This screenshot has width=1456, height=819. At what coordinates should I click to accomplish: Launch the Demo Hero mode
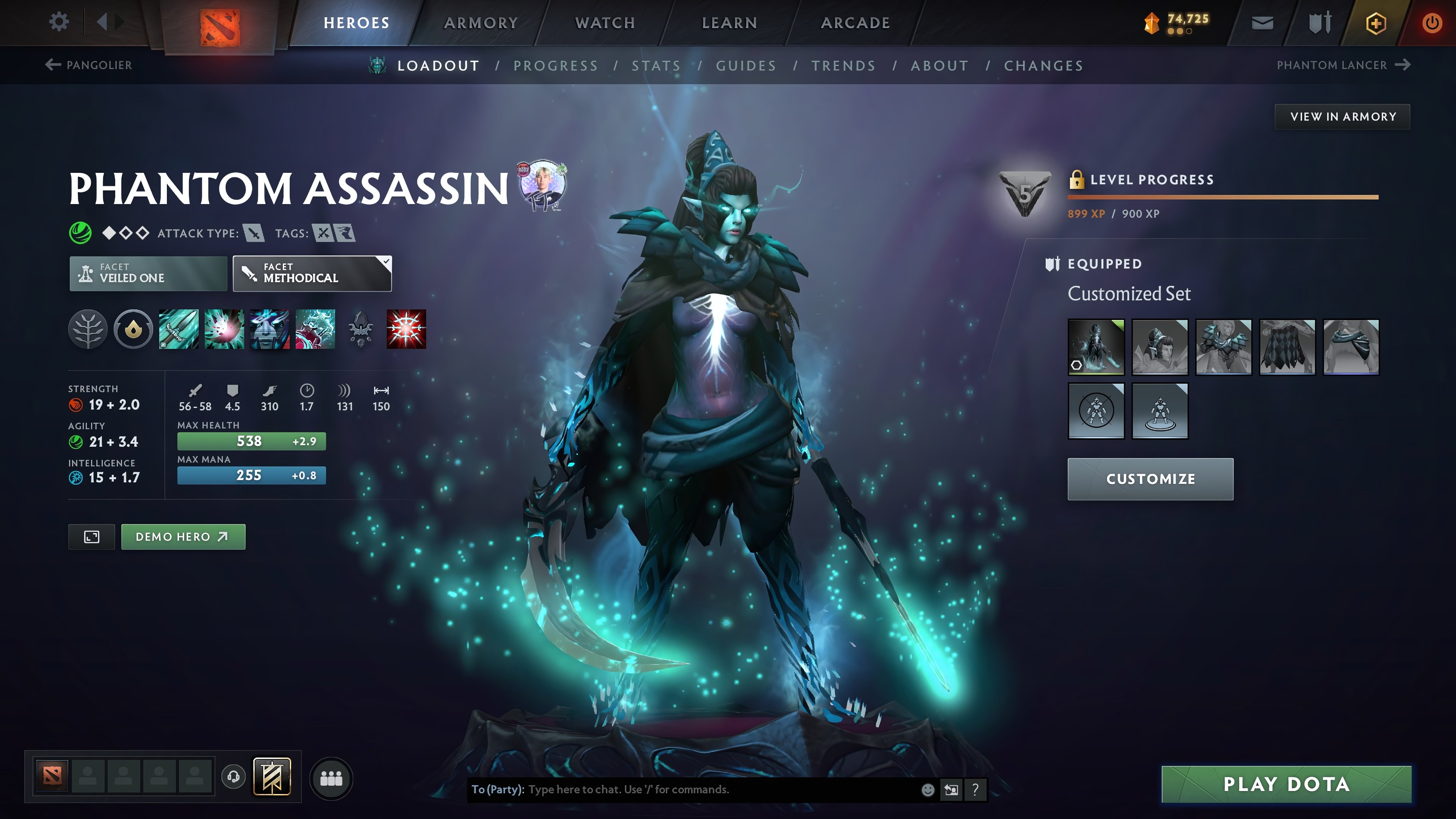click(x=183, y=537)
